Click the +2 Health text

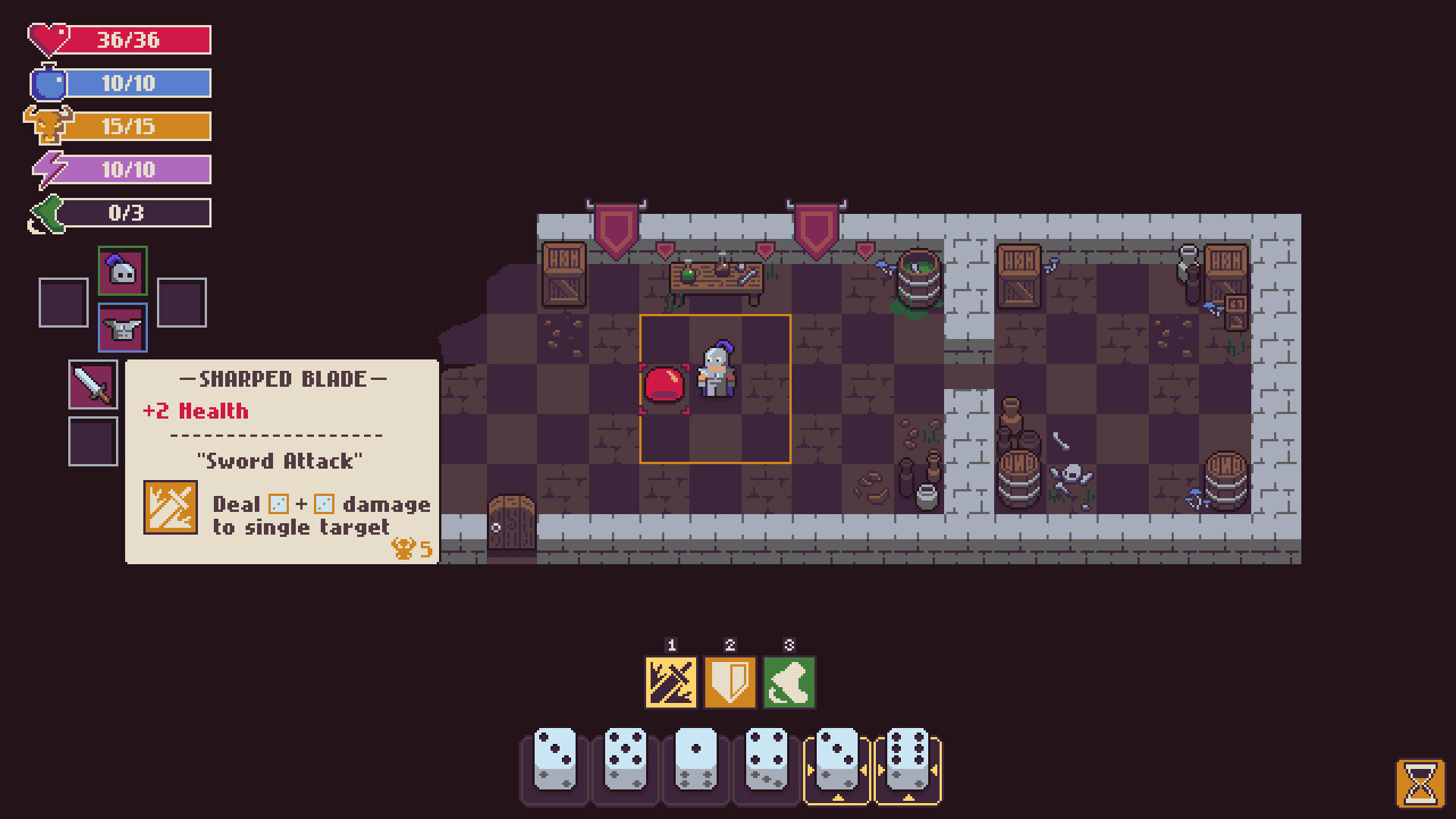pos(195,411)
